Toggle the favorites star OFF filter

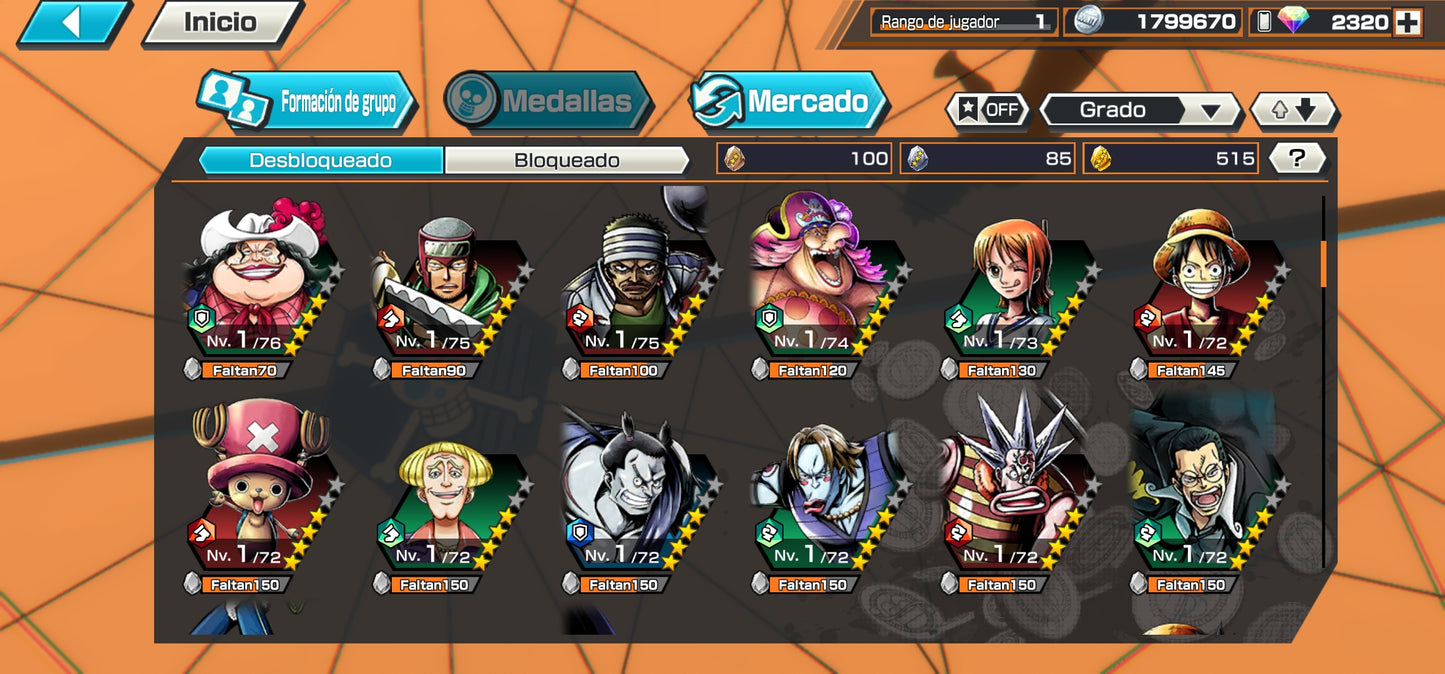[x=988, y=110]
